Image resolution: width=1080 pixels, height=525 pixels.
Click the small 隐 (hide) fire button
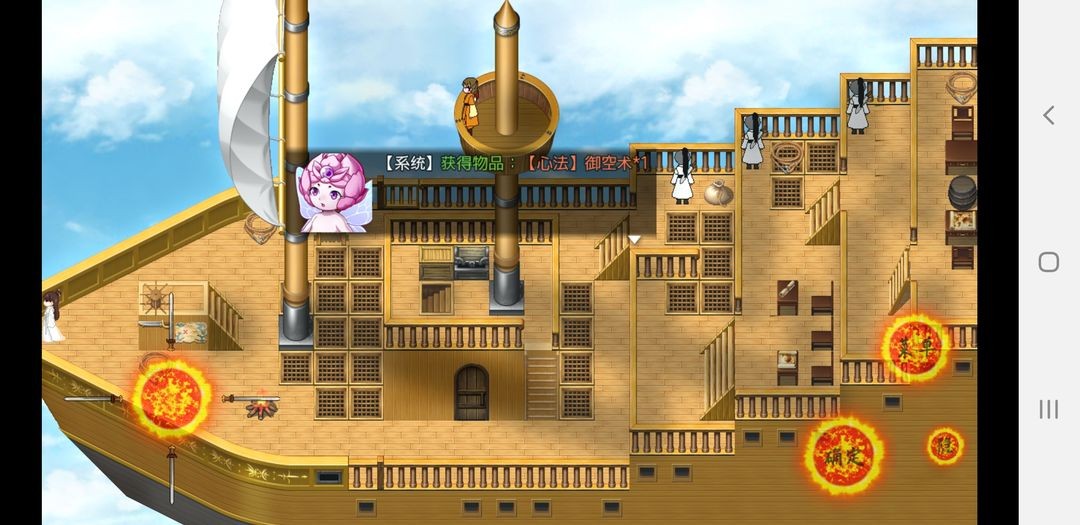tap(944, 445)
